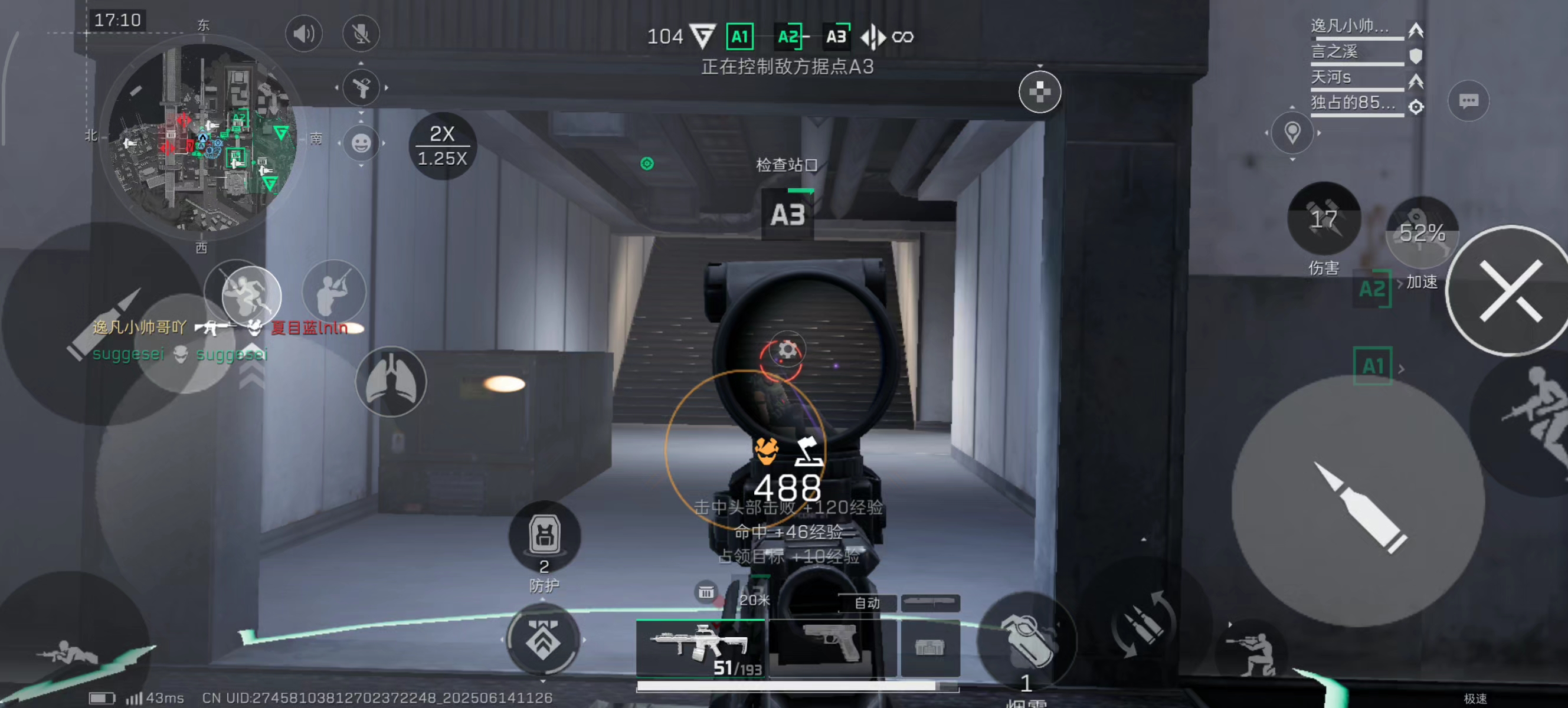Open the circular minimap
The height and width of the screenshot is (708, 1568).
(x=202, y=137)
